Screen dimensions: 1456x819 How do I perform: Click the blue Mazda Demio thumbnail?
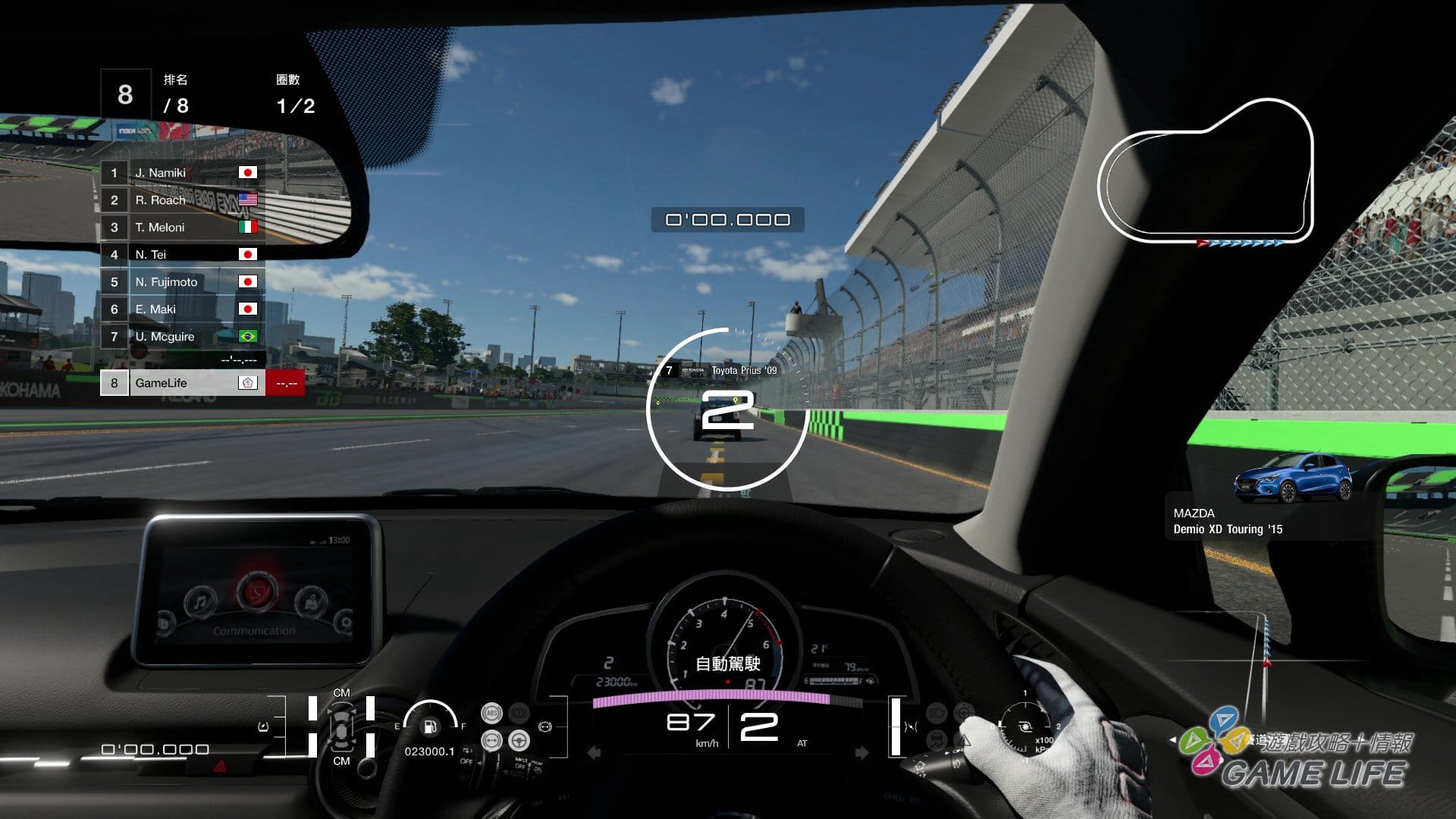[1293, 478]
